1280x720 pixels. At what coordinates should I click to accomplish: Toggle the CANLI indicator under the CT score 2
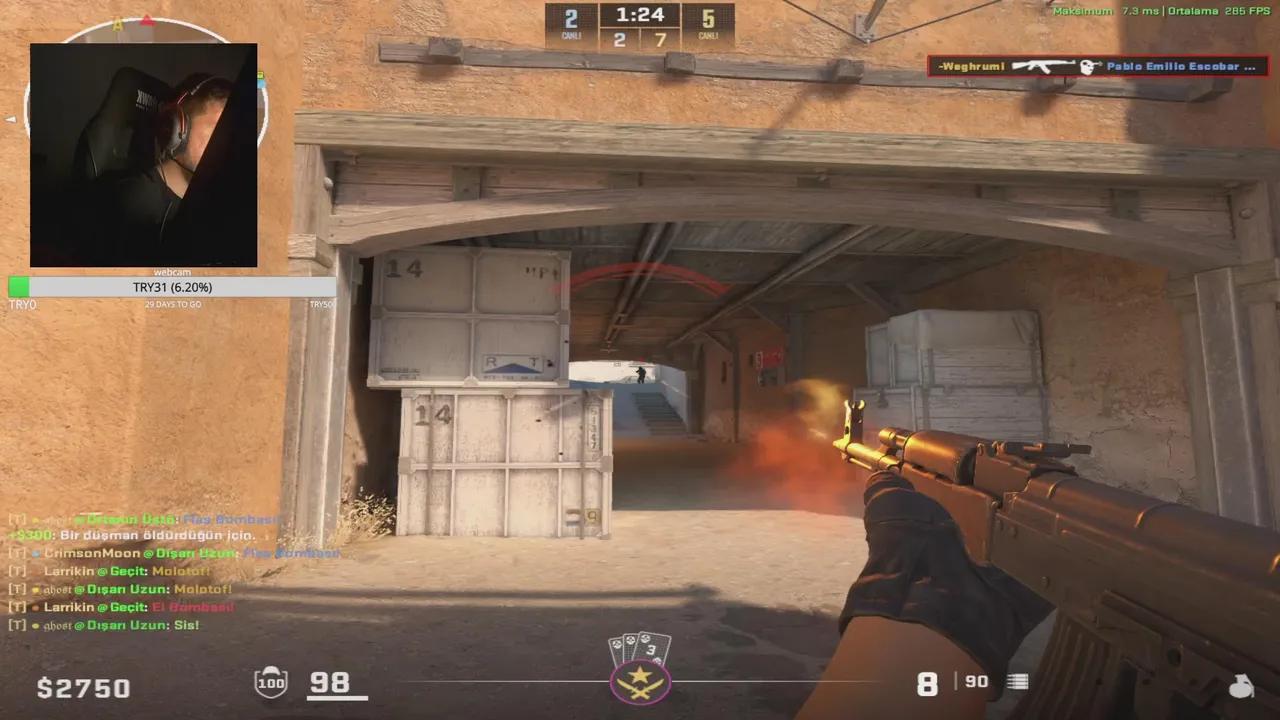point(570,35)
